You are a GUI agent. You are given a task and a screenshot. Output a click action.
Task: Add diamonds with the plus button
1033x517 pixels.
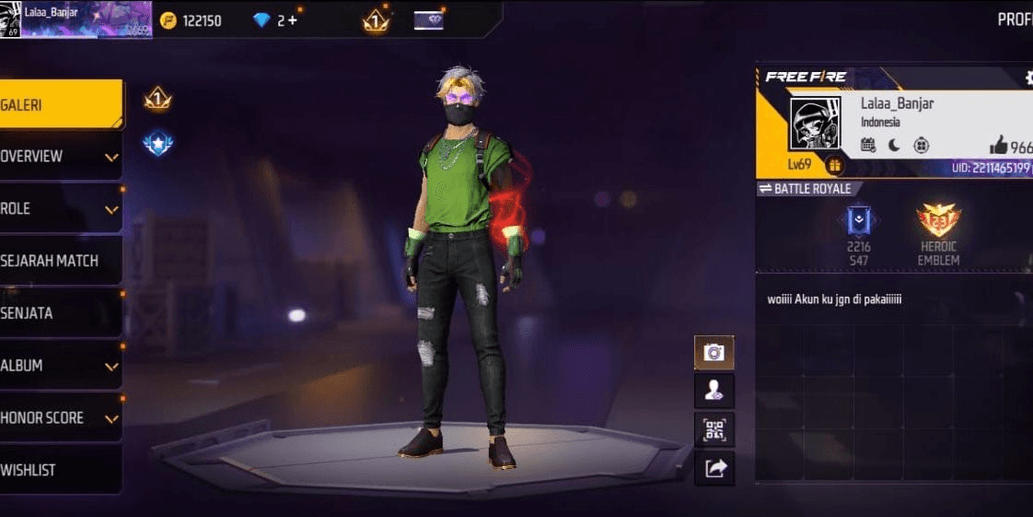click(293, 20)
